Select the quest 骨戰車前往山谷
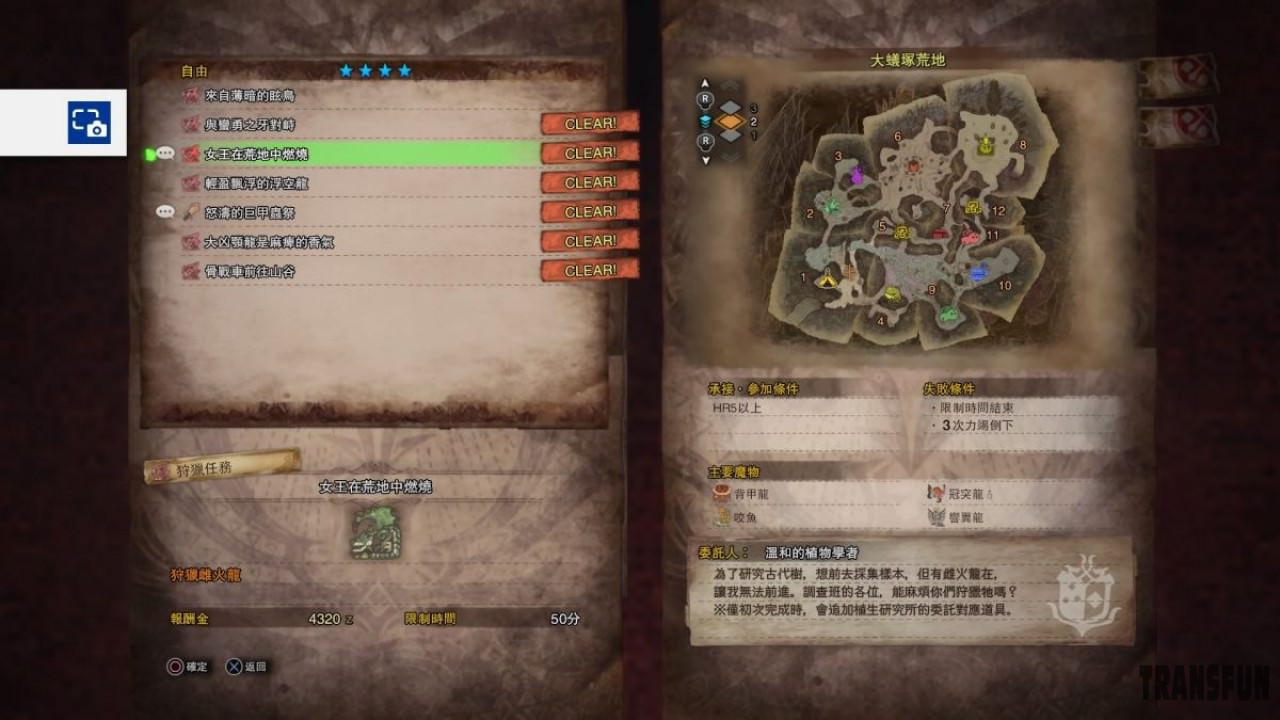1280x720 pixels. (250, 271)
